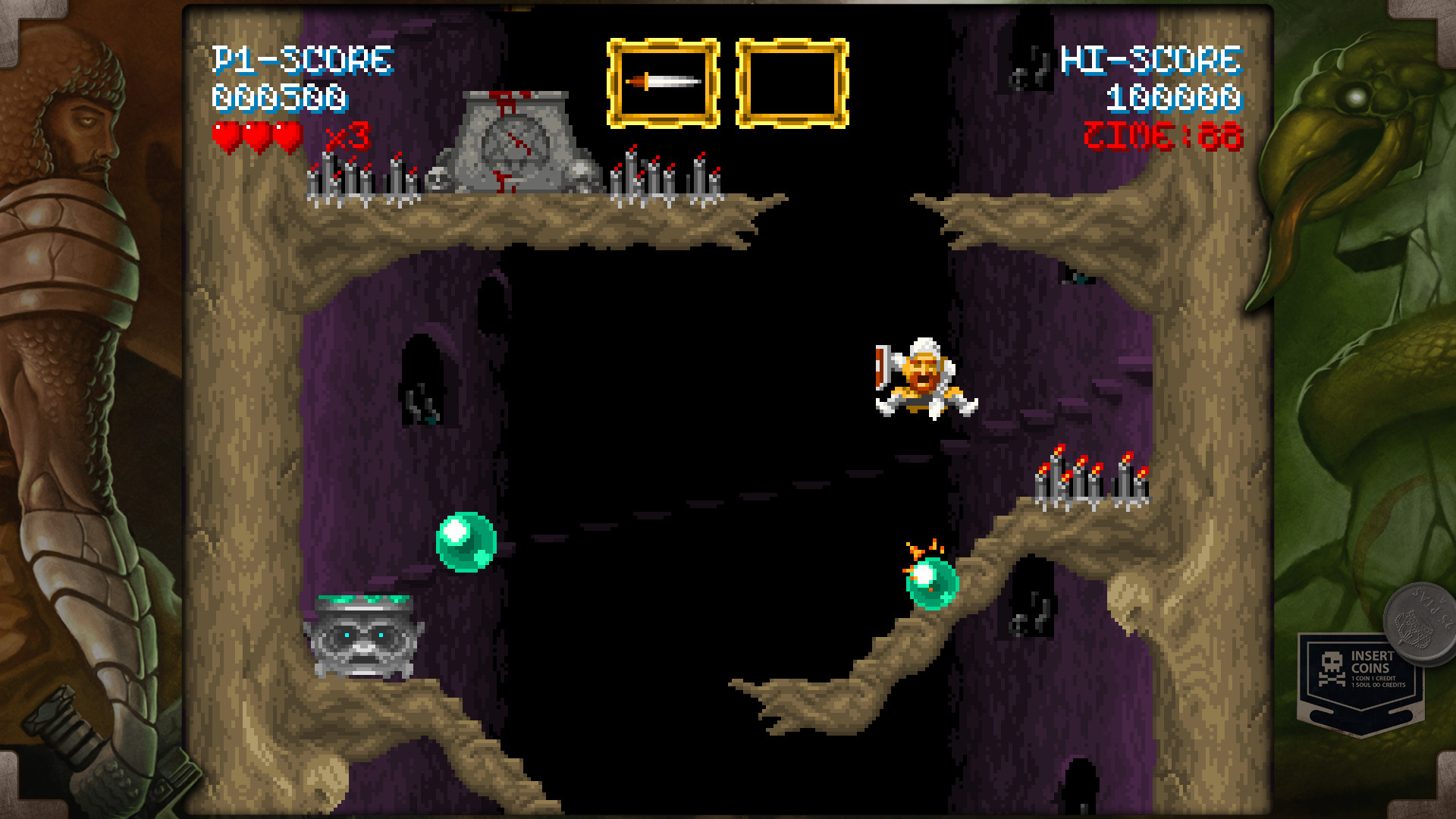
Task: Click the x3 lives counter
Action: click(348, 137)
